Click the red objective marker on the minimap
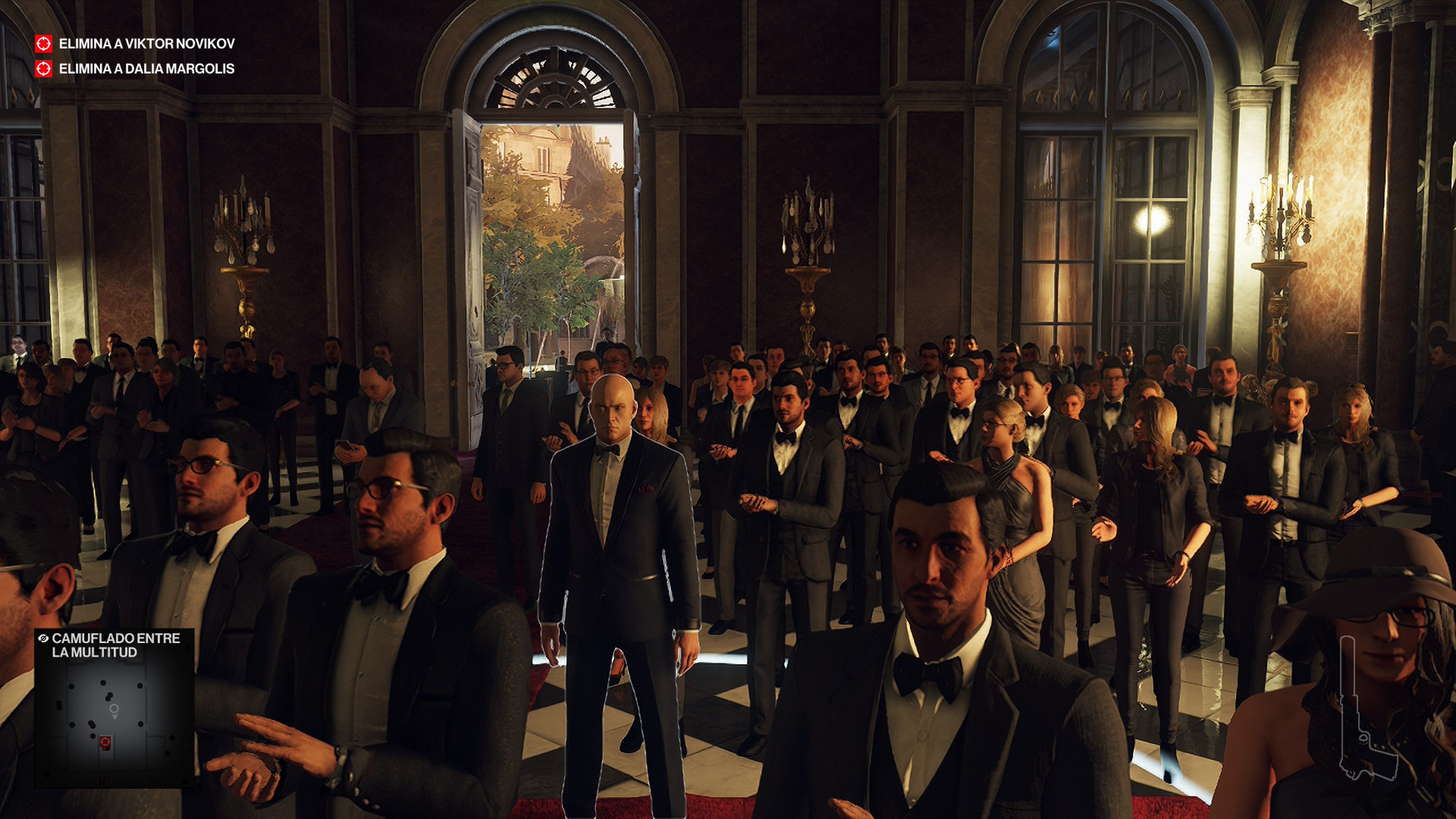The height and width of the screenshot is (819, 1456). click(105, 742)
